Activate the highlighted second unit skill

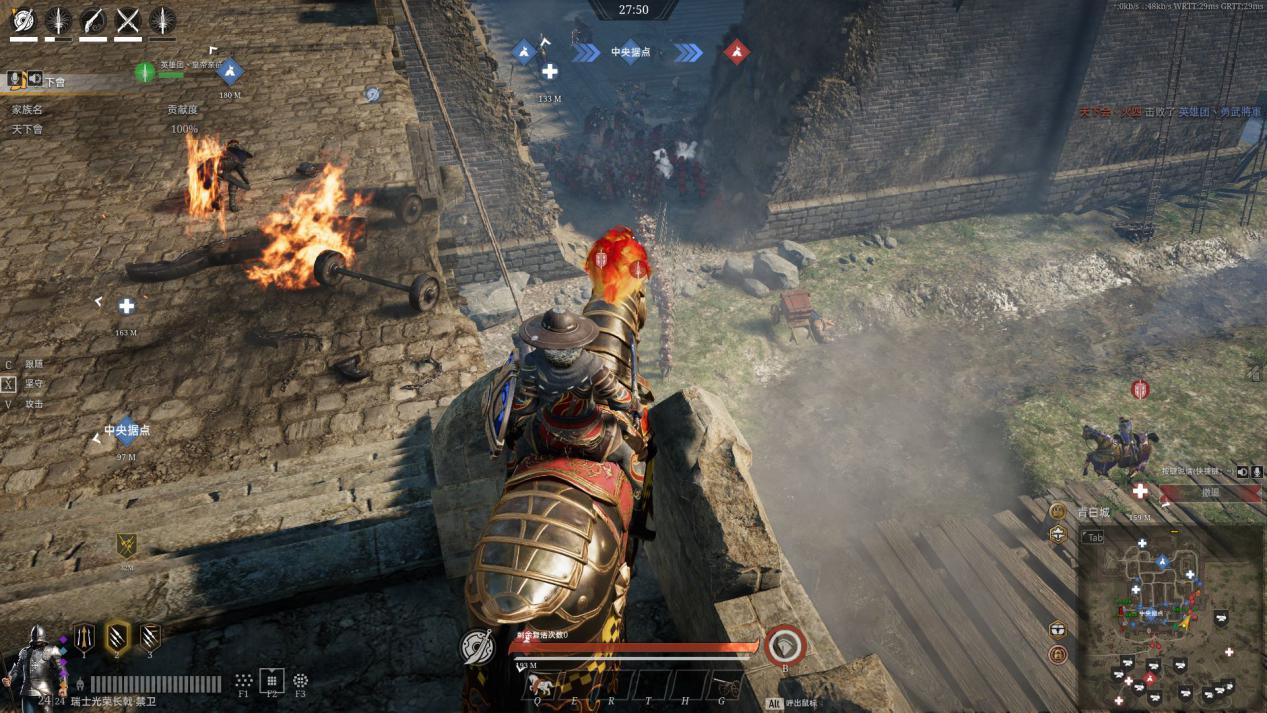[118, 636]
